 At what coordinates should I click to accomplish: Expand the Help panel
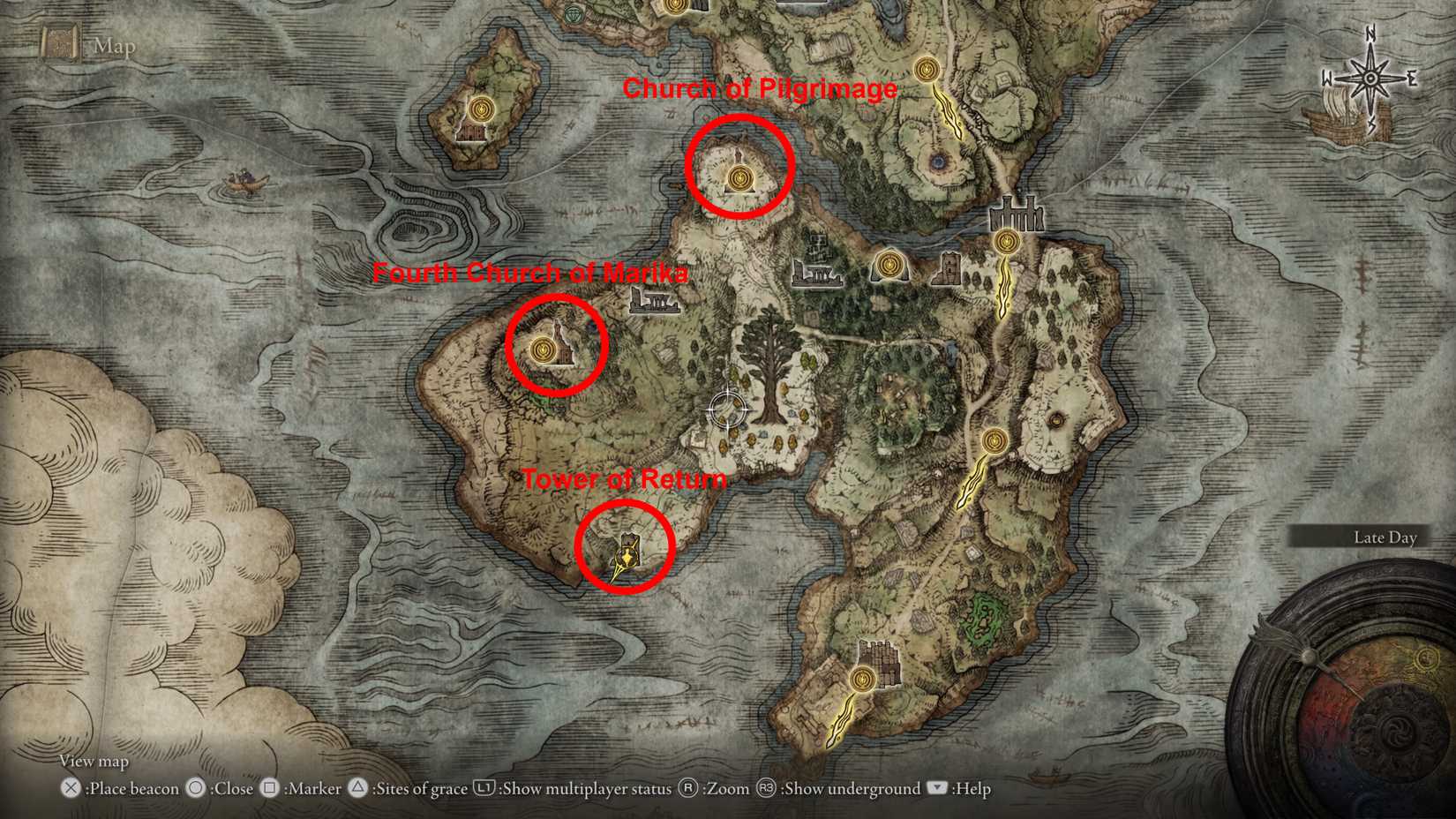coord(956,789)
